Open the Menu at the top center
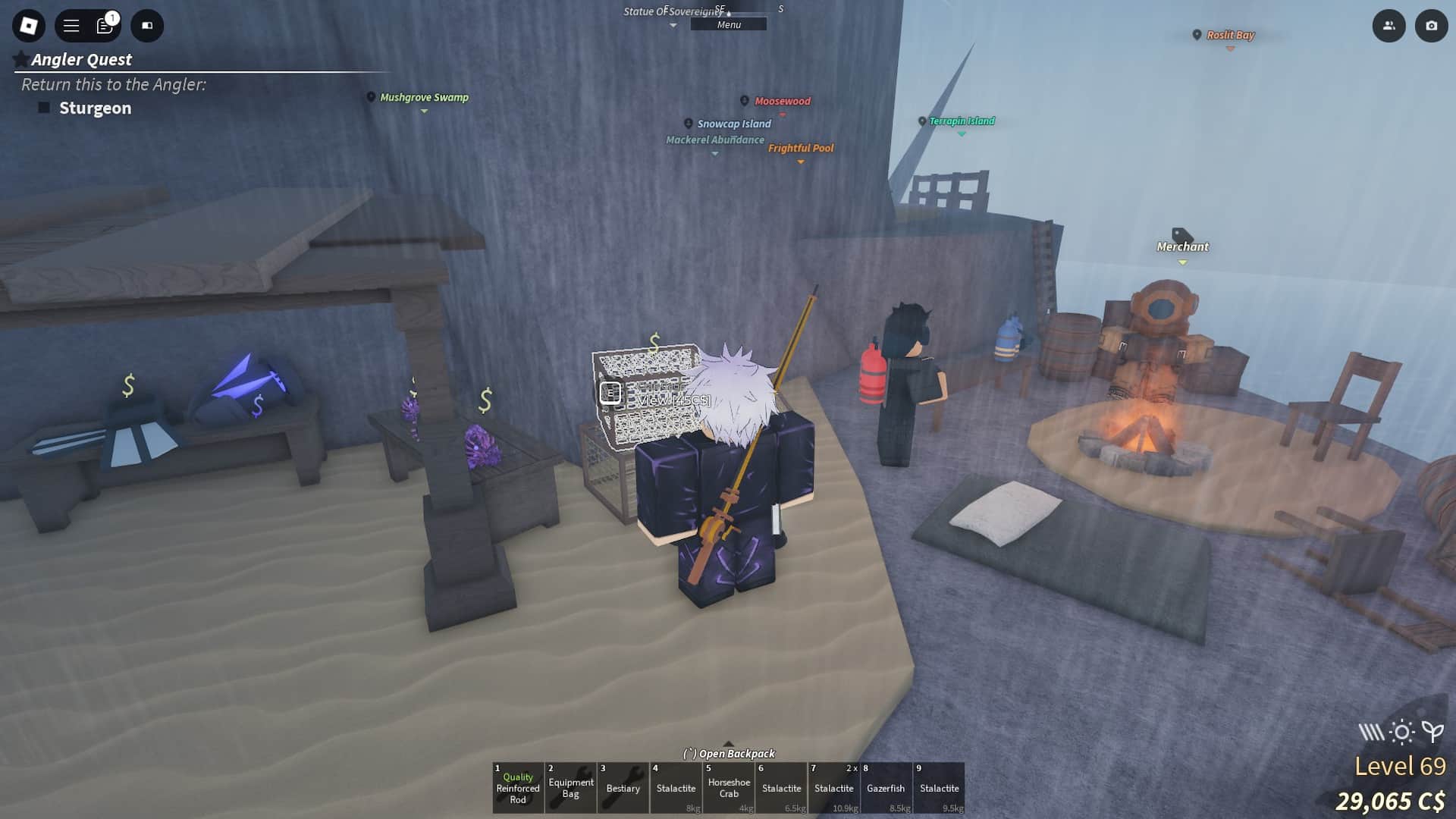 (727, 24)
